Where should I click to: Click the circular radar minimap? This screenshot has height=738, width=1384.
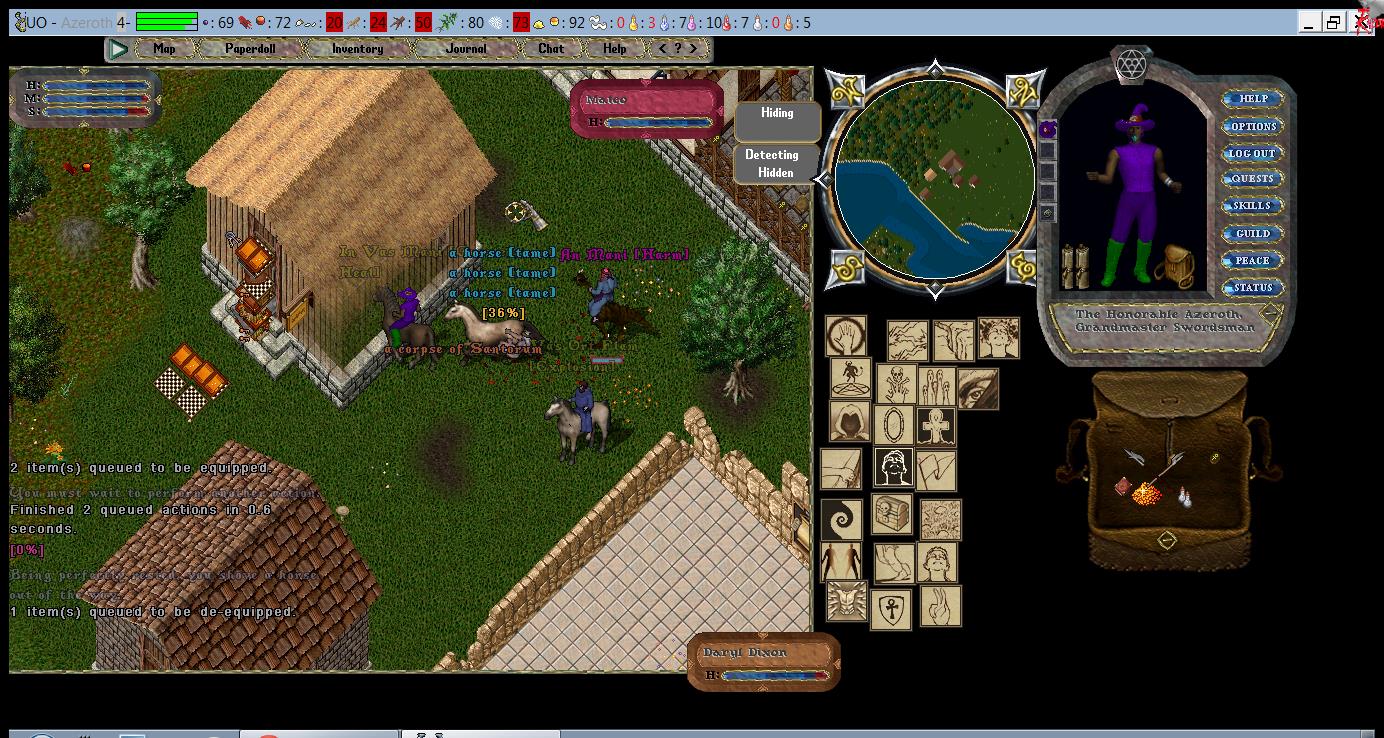tap(934, 178)
